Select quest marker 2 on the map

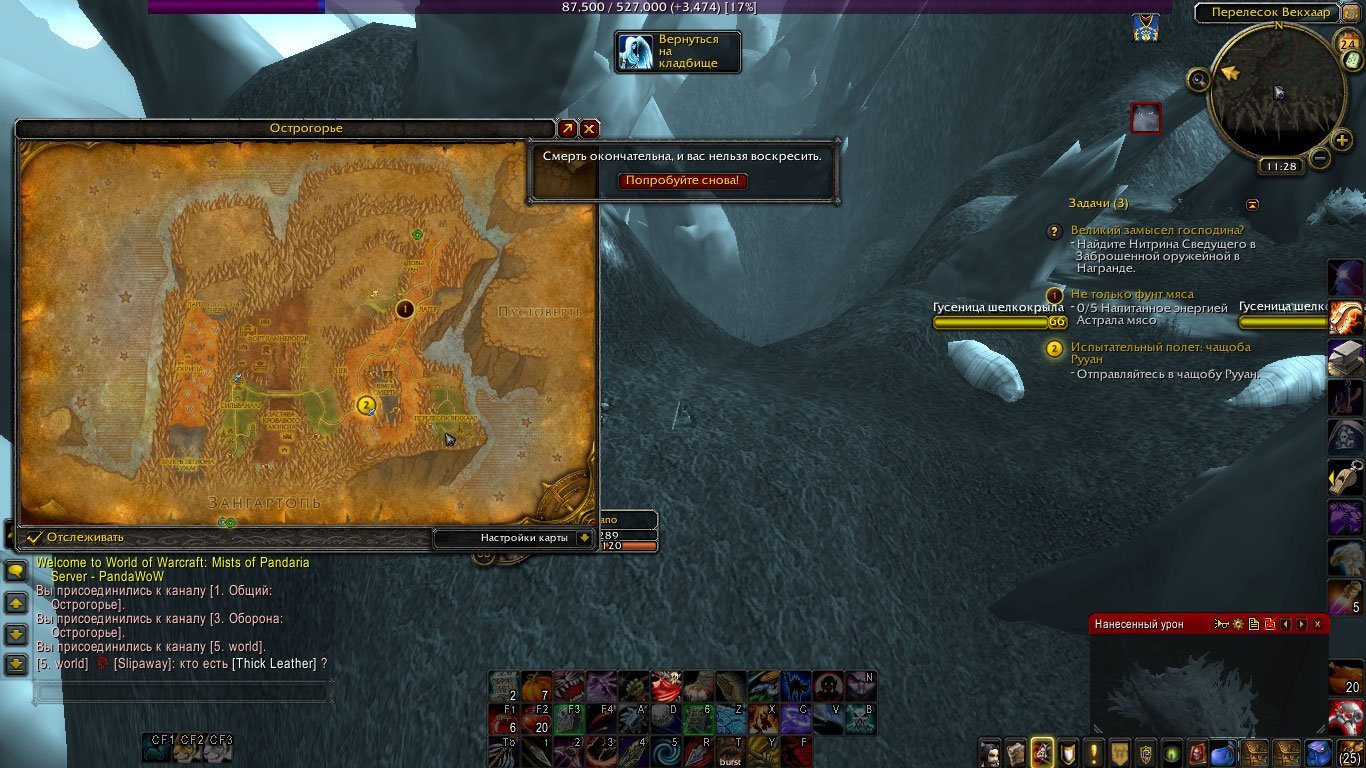[366, 405]
